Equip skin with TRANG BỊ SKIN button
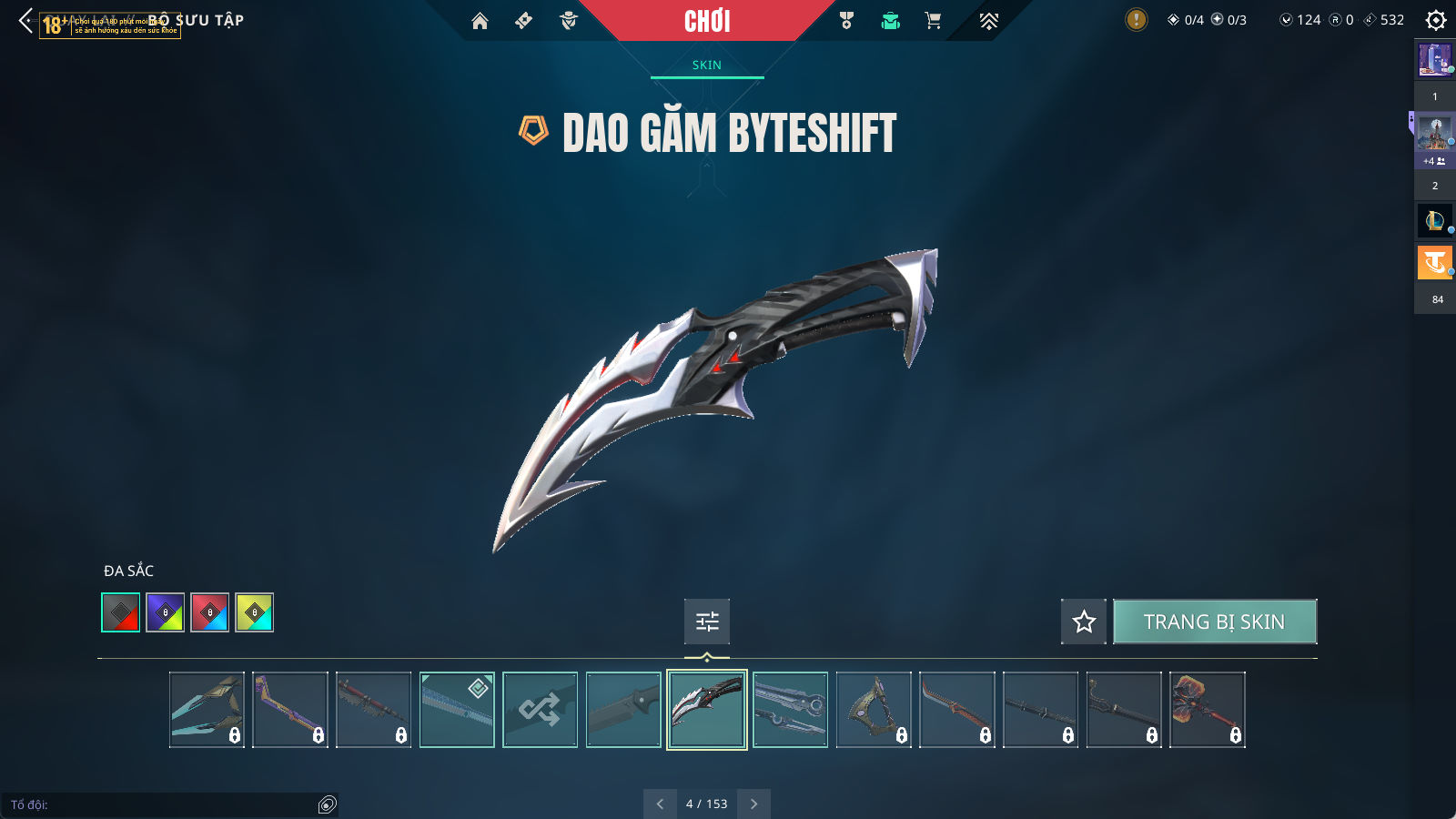Image resolution: width=1456 pixels, height=819 pixels. click(x=1214, y=622)
